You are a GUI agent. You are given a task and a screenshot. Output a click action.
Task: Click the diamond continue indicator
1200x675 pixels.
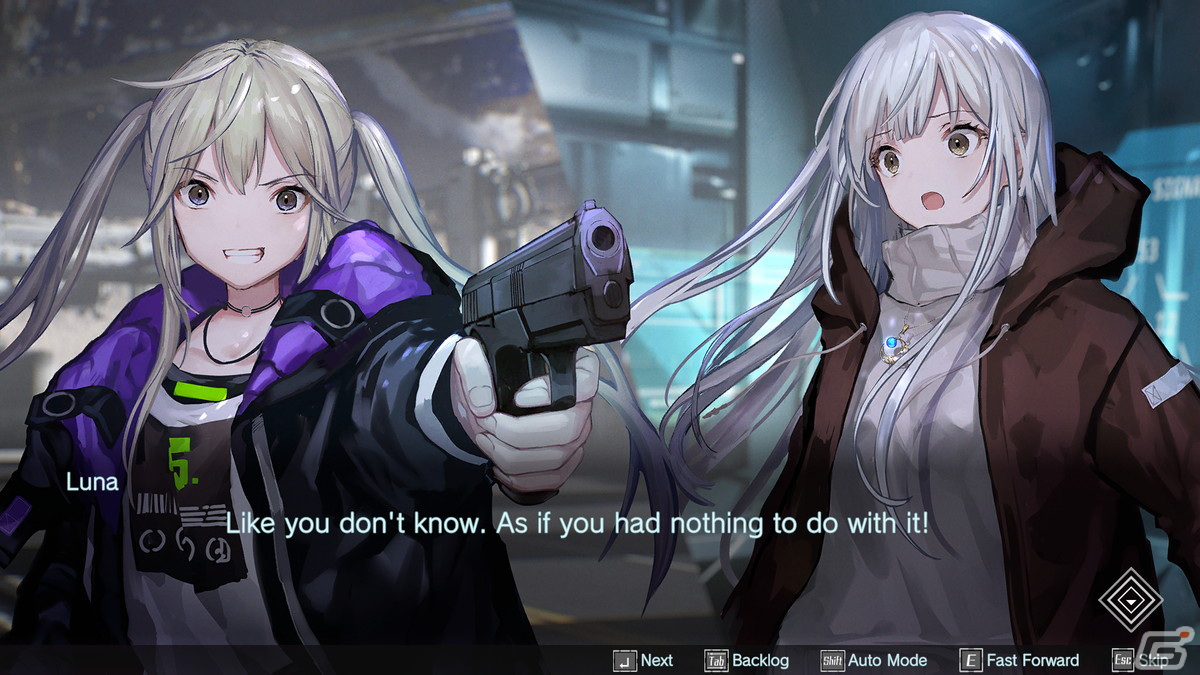point(1130,600)
